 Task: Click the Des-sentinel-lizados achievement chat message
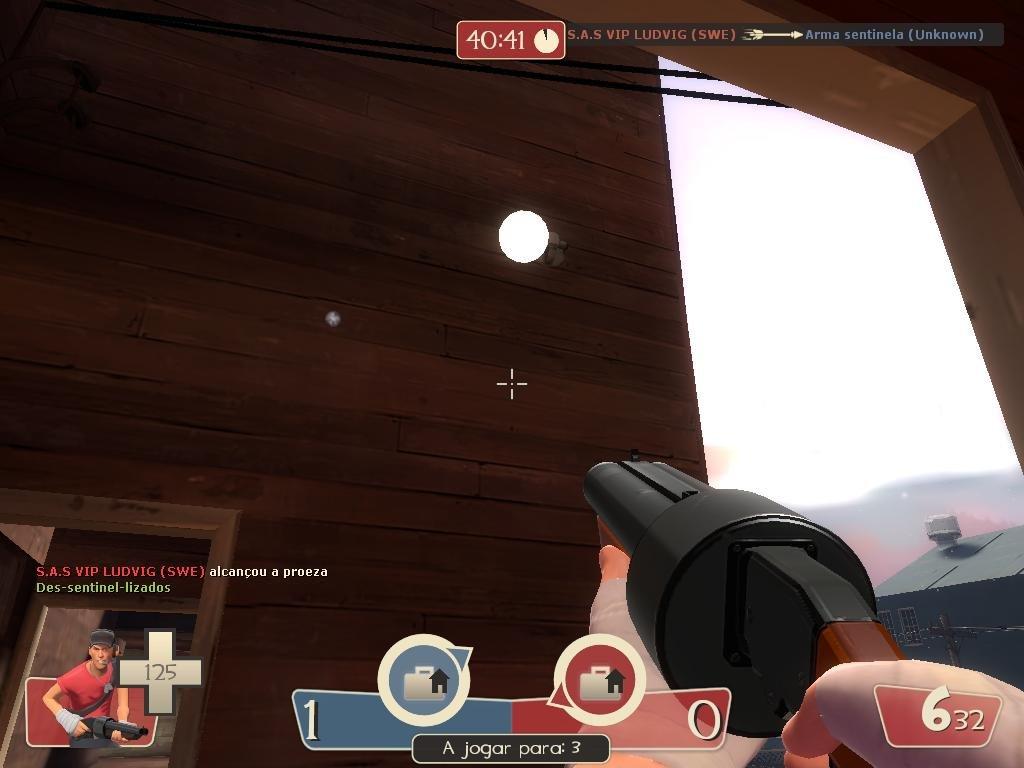[x=103, y=587]
